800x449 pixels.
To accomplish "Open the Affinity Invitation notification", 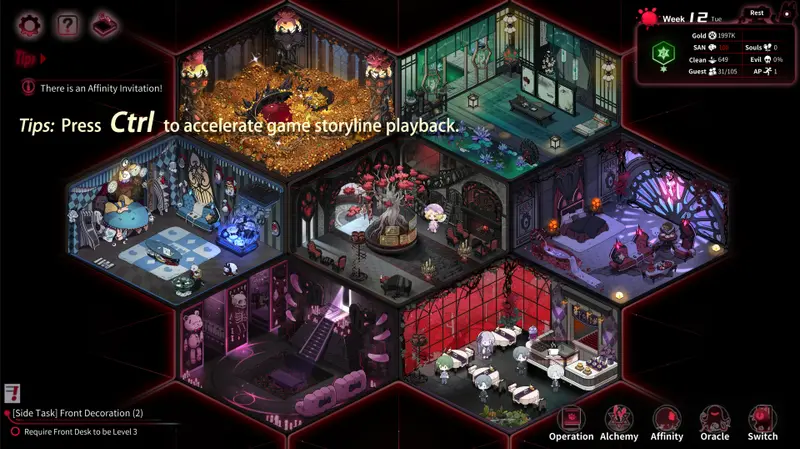I will [100, 88].
